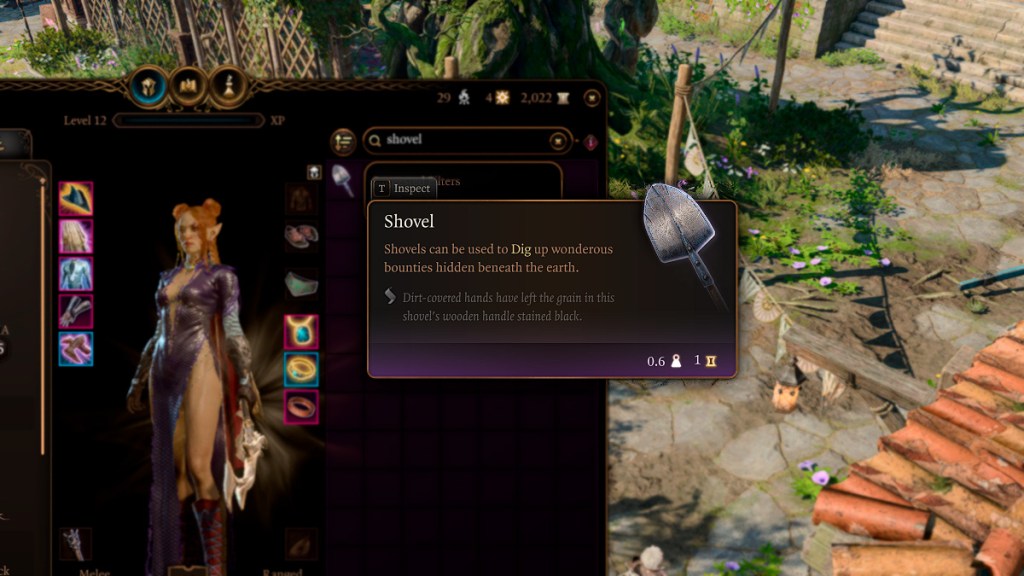
Task: Select the equipped body armour slot
Action: 76,274
